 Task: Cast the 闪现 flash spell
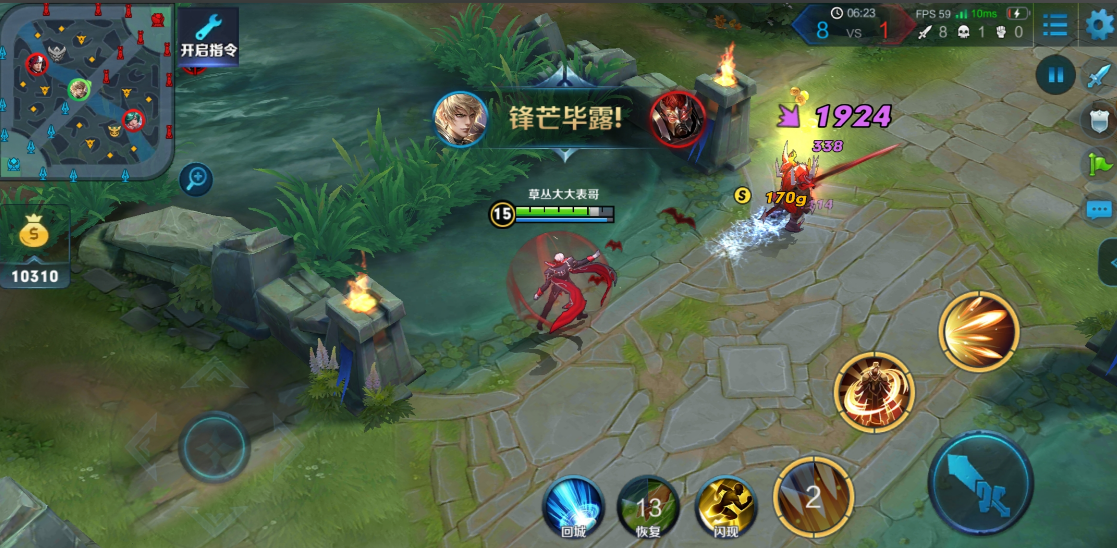[x=726, y=505]
